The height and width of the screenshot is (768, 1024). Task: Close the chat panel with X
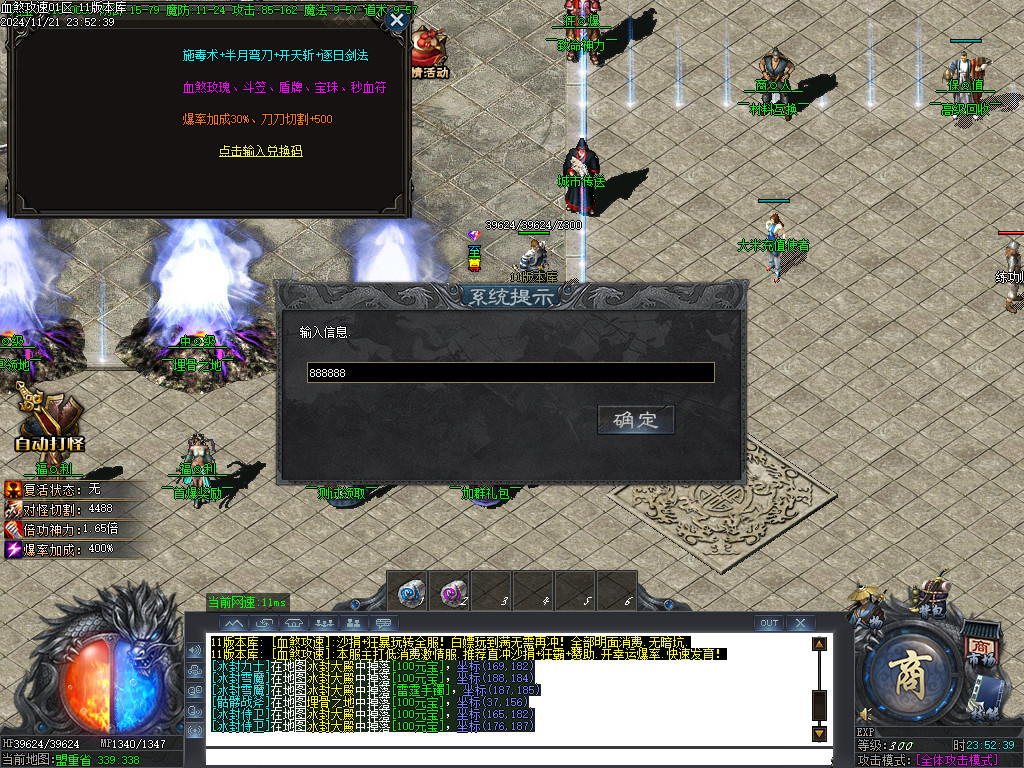click(800, 623)
